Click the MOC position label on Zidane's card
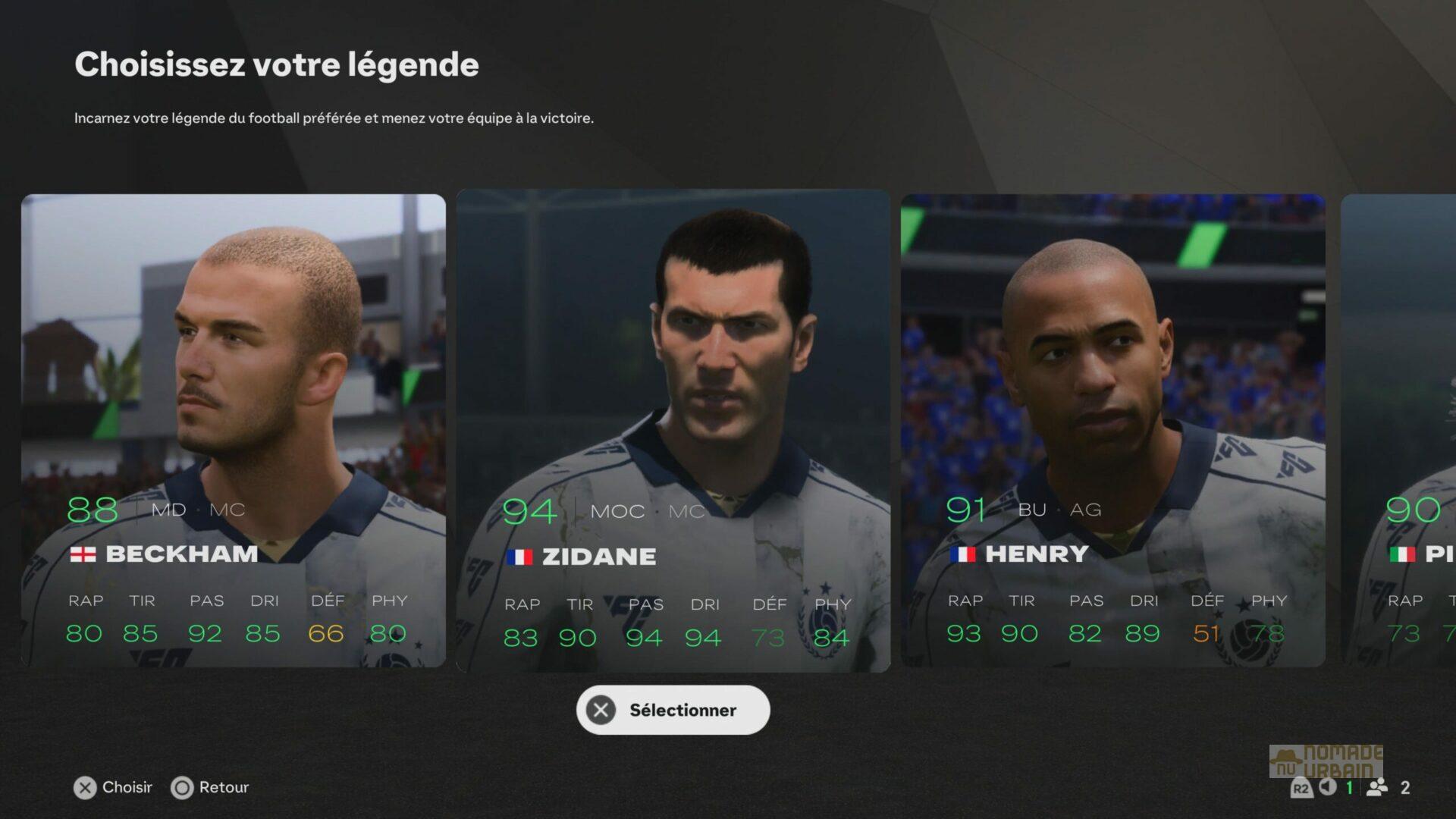Viewport: 1456px width, 819px height. pyautogui.click(x=617, y=512)
